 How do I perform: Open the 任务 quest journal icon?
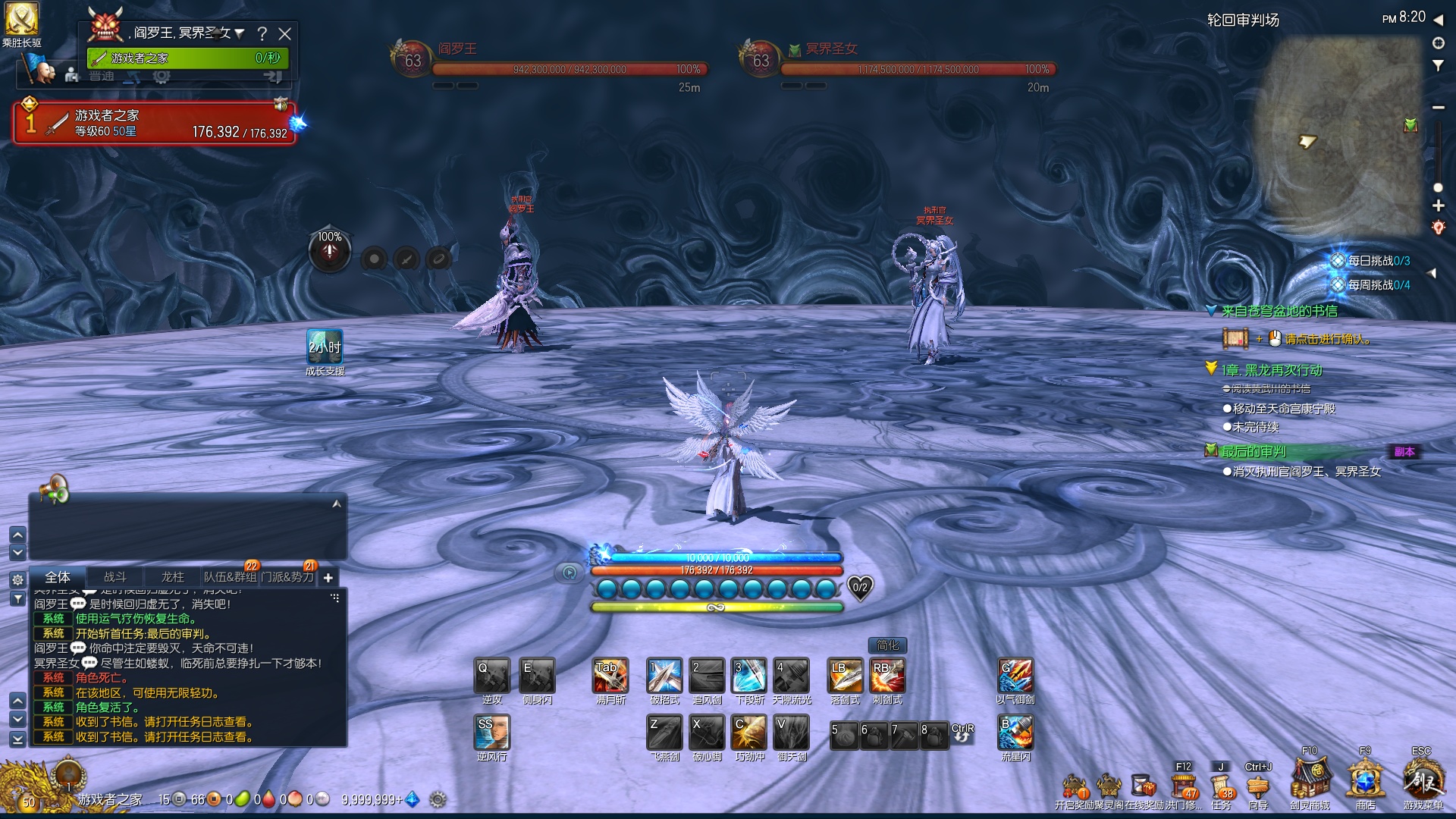click(x=1222, y=786)
